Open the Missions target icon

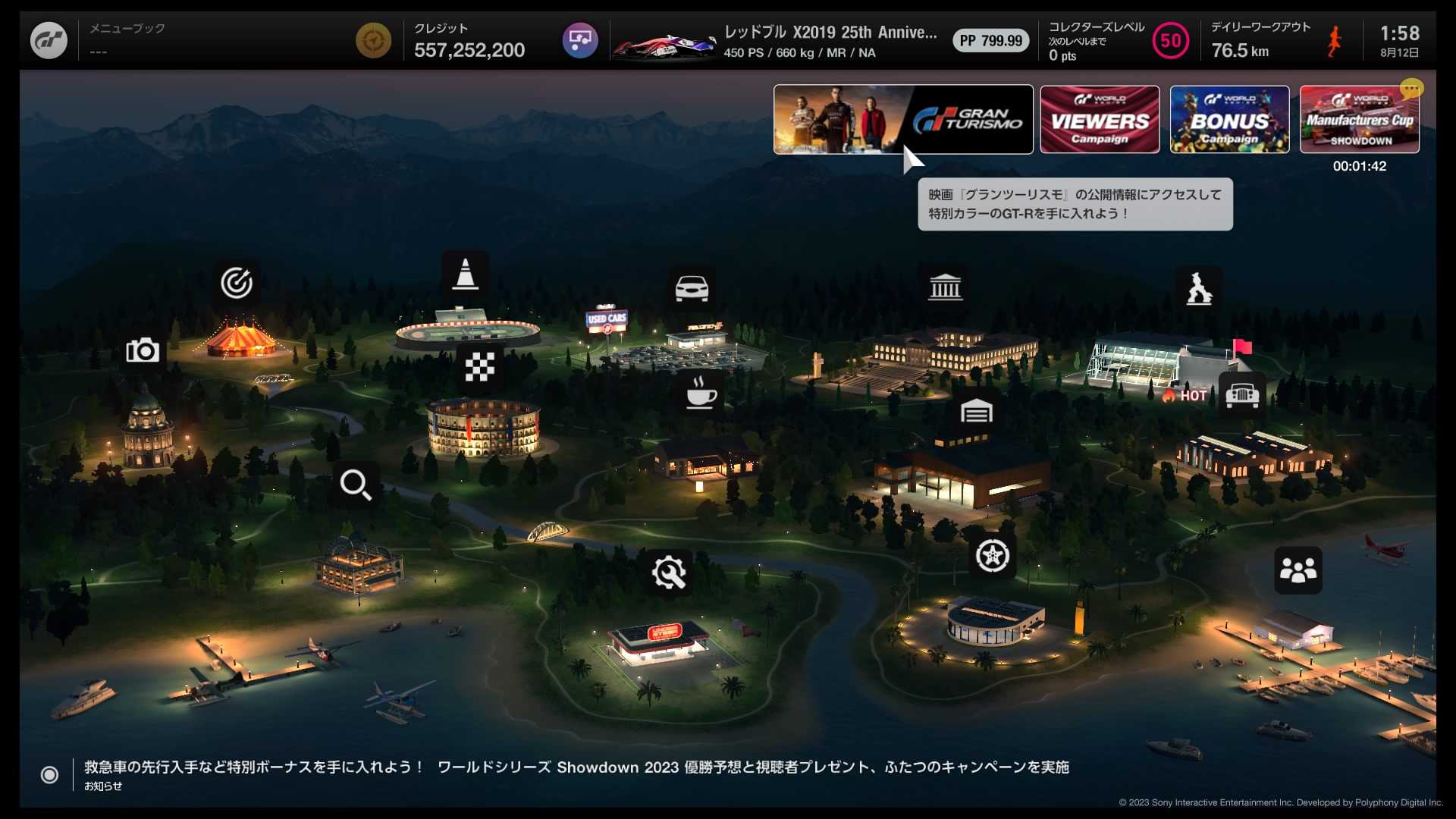[x=237, y=284]
